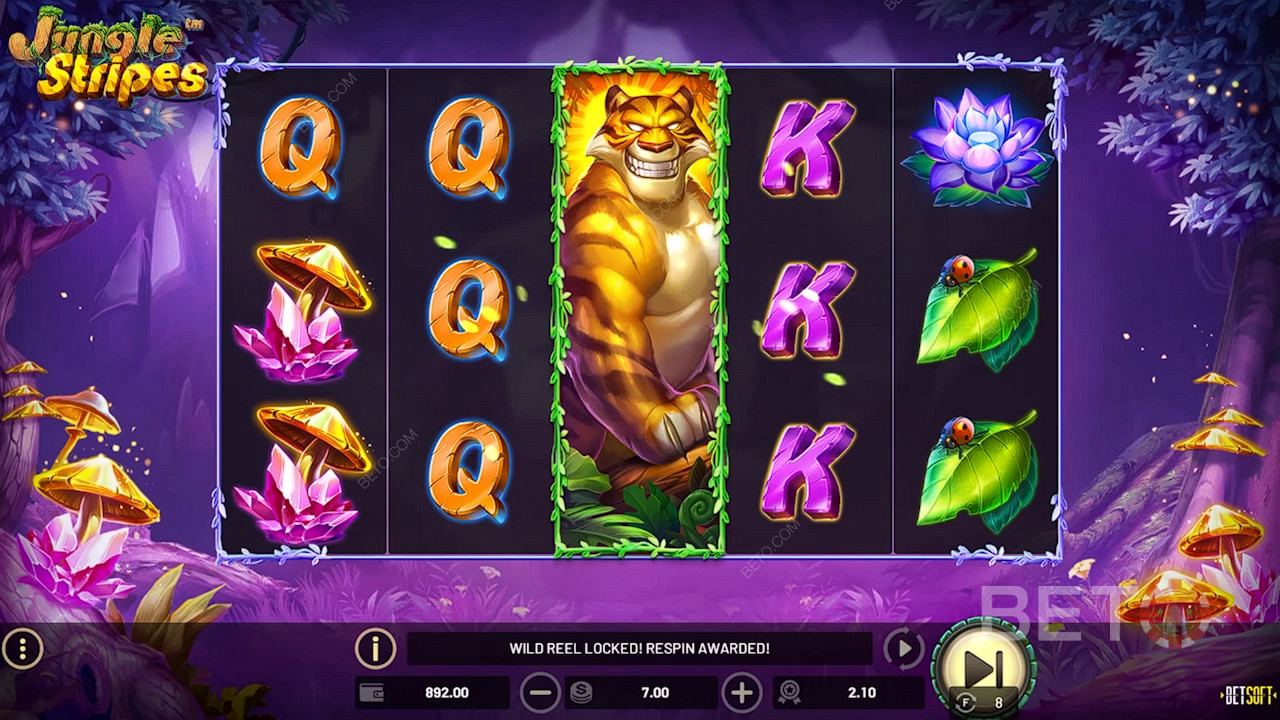
Task: Show the game info paytable
Action: pos(375,649)
